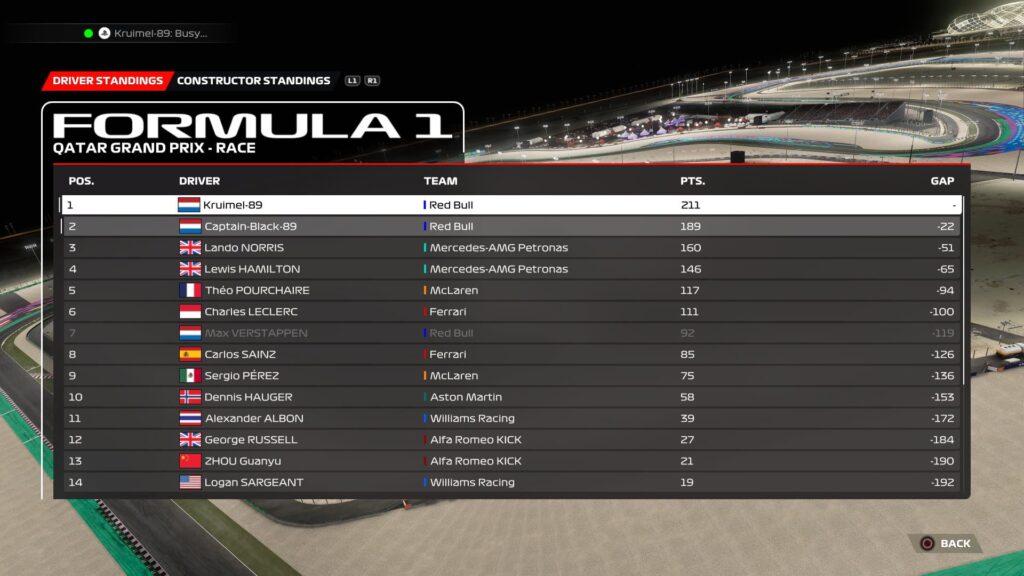Select the Driver Standings tab

click(x=107, y=81)
